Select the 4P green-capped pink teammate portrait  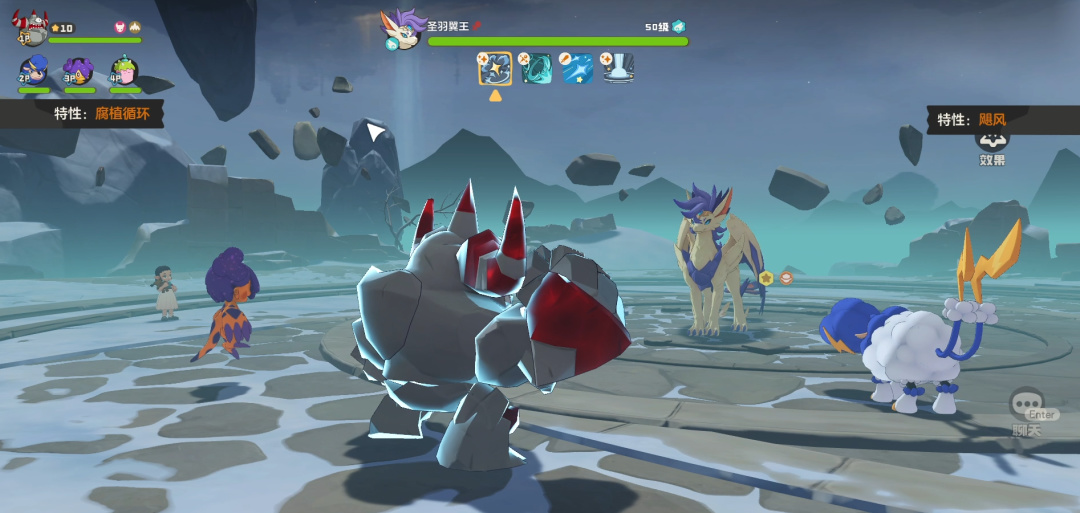tap(124, 71)
